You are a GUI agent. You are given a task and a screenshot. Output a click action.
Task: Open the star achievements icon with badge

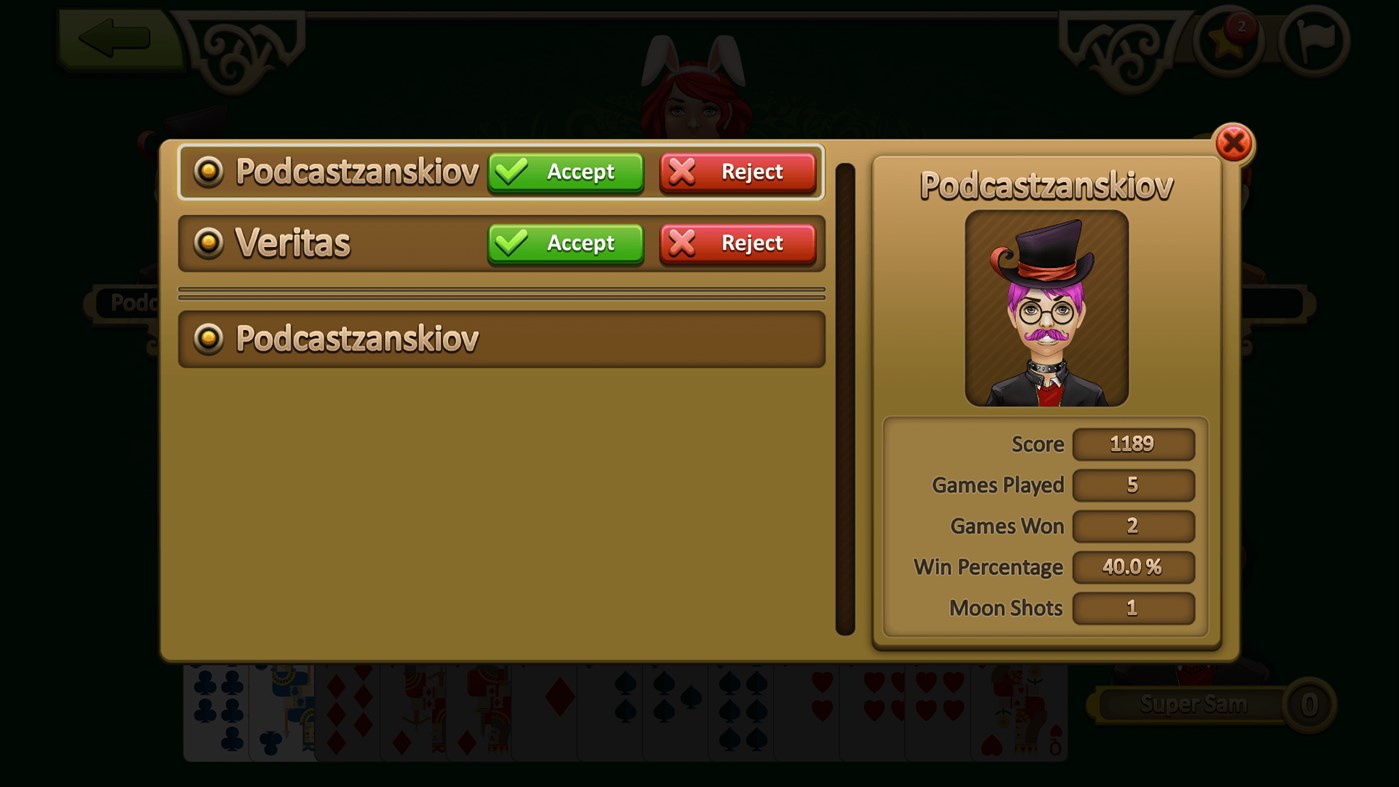(x=1228, y=44)
